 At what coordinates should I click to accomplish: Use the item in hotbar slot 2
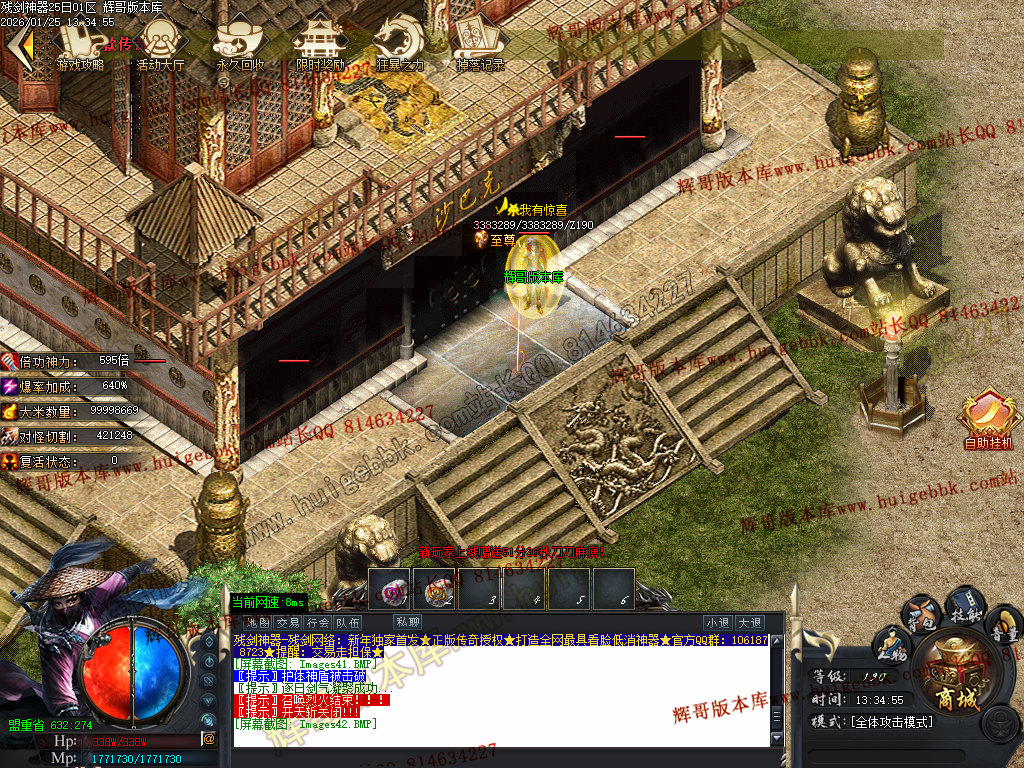pyautogui.click(x=434, y=589)
